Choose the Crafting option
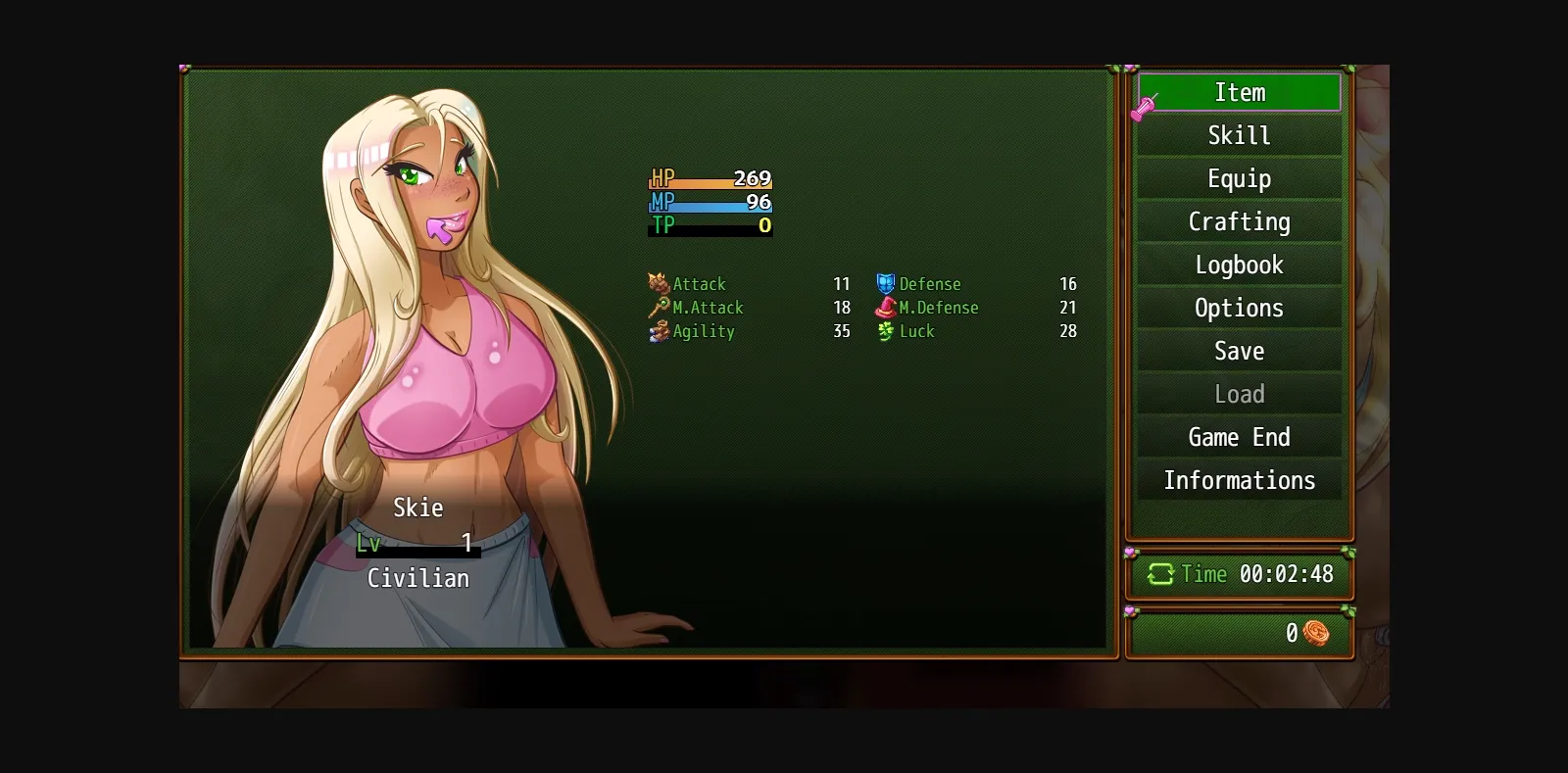Image resolution: width=1568 pixels, height=773 pixels. click(1239, 221)
